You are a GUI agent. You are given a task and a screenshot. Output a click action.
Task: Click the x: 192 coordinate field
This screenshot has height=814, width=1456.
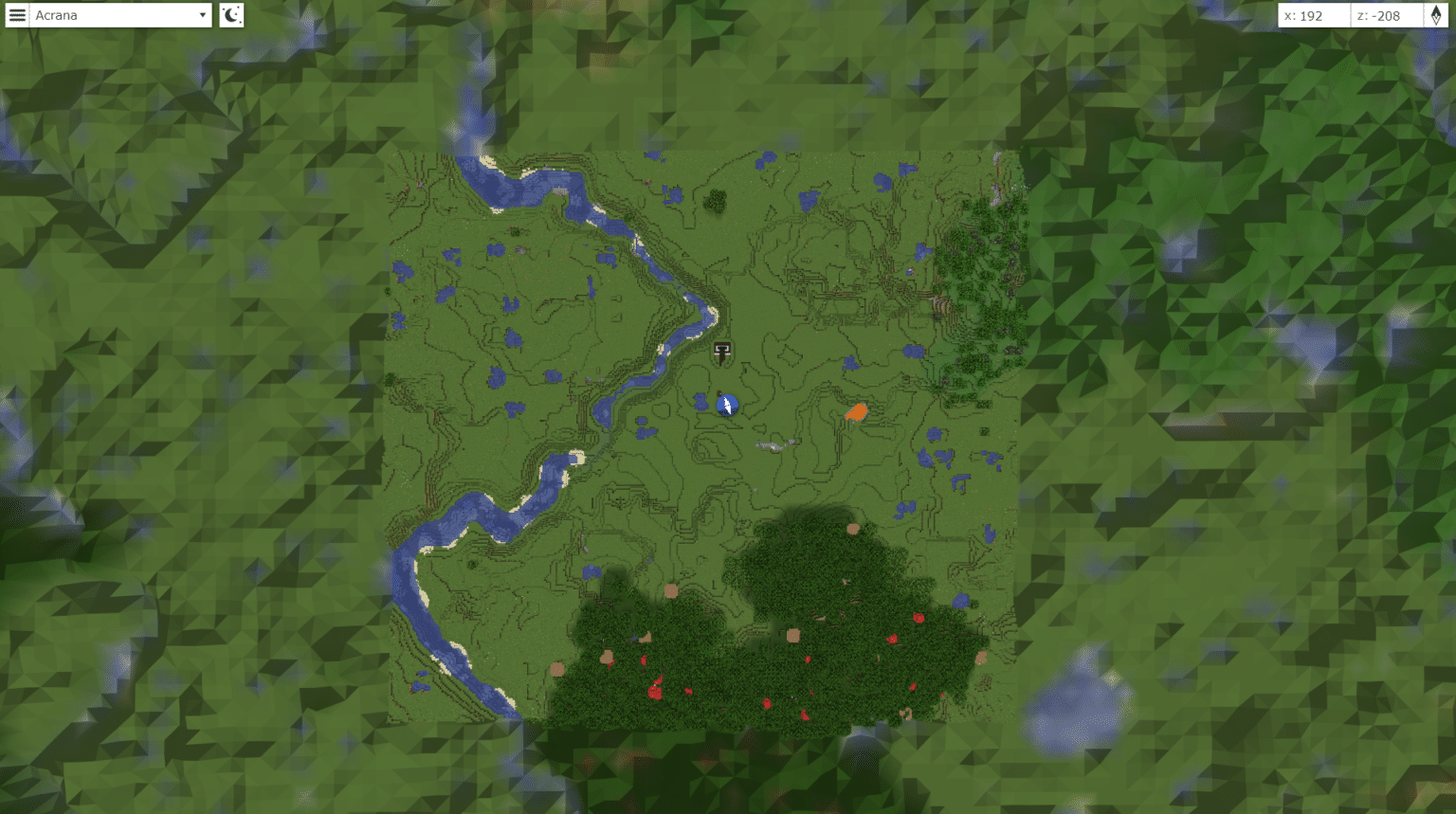click(x=1313, y=15)
